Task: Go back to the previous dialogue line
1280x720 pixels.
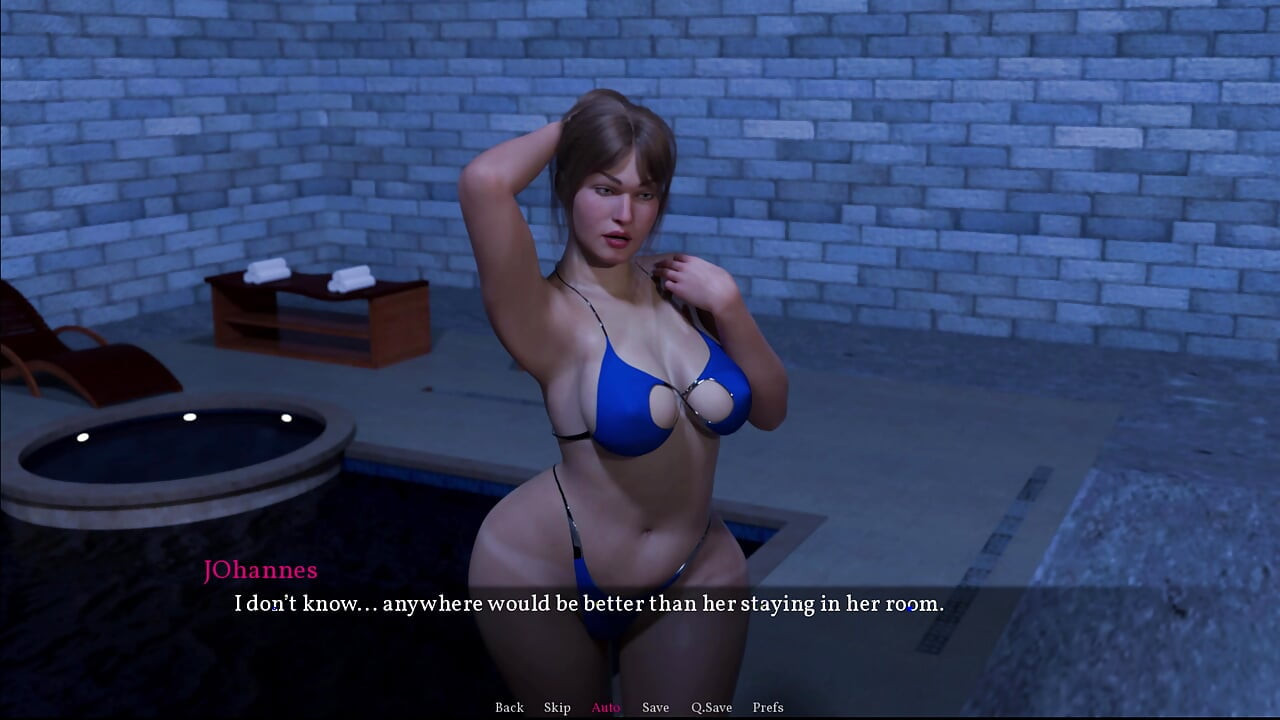Action: point(509,707)
